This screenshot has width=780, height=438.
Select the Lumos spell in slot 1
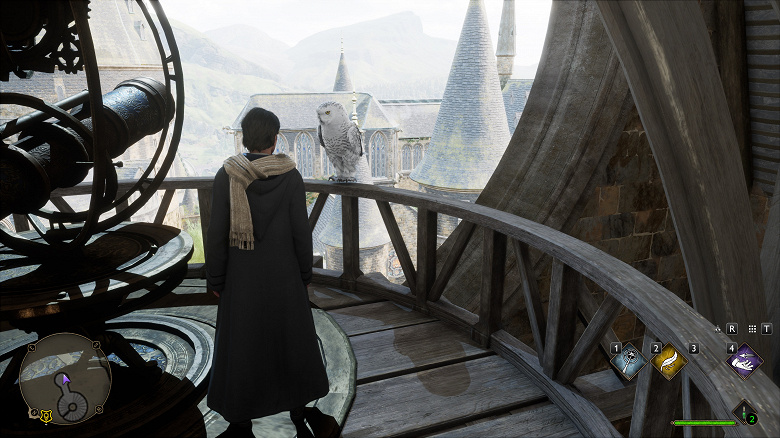pos(627,362)
